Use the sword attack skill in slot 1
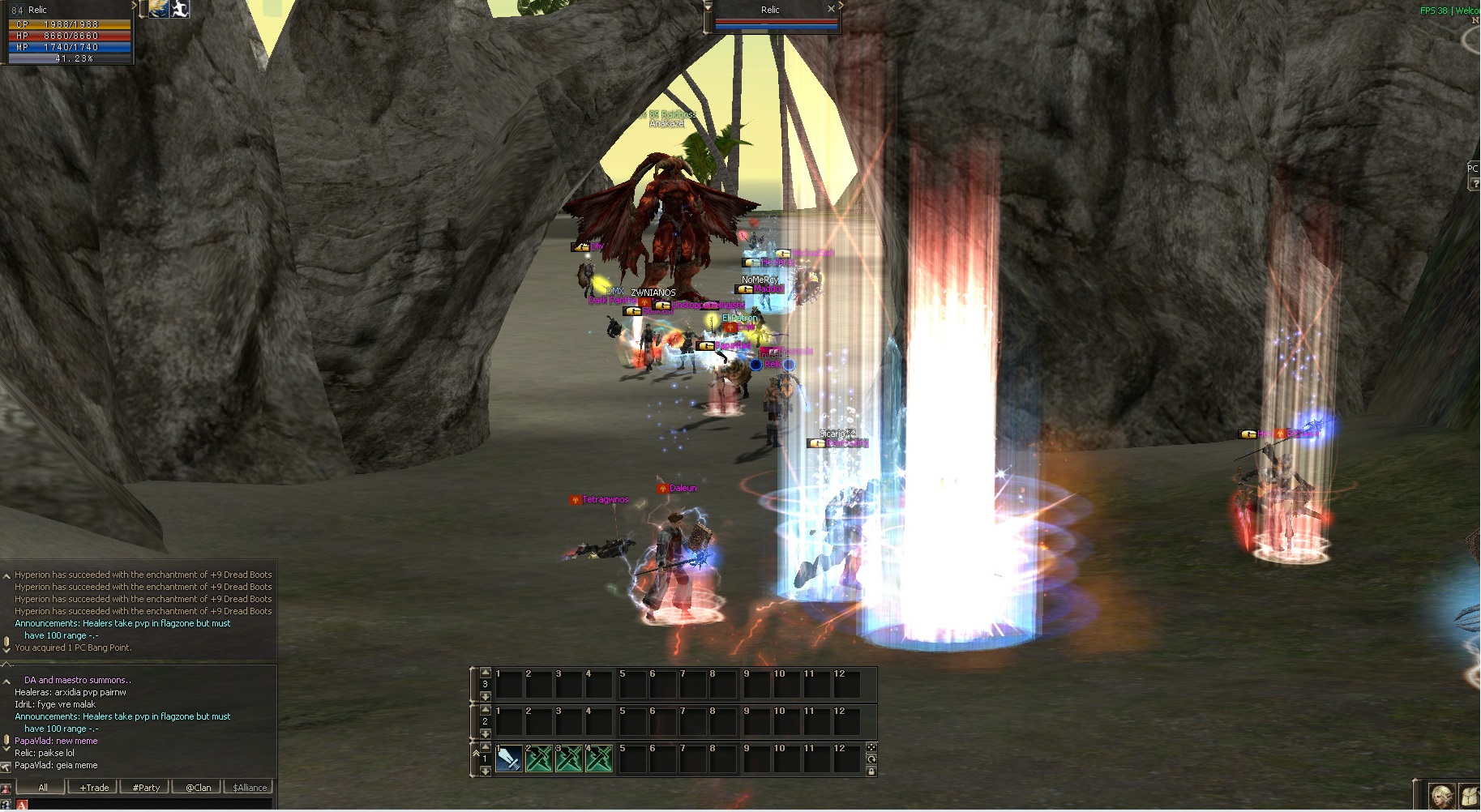The height and width of the screenshot is (812, 1481). tap(508, 759)
